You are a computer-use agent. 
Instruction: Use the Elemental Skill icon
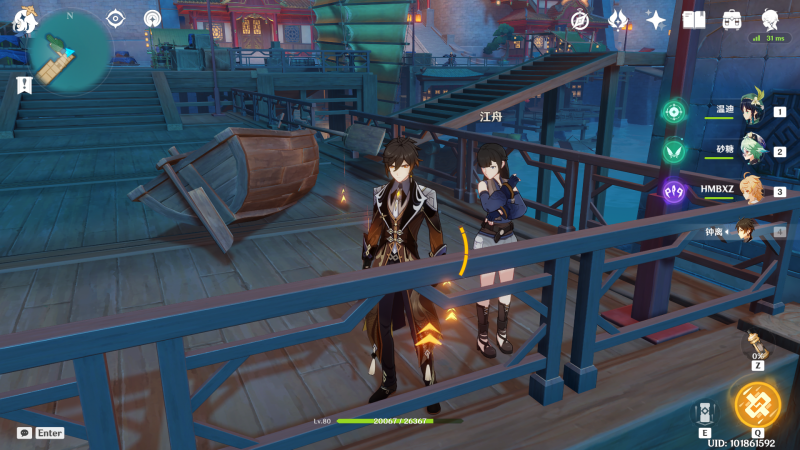point(703,411)
